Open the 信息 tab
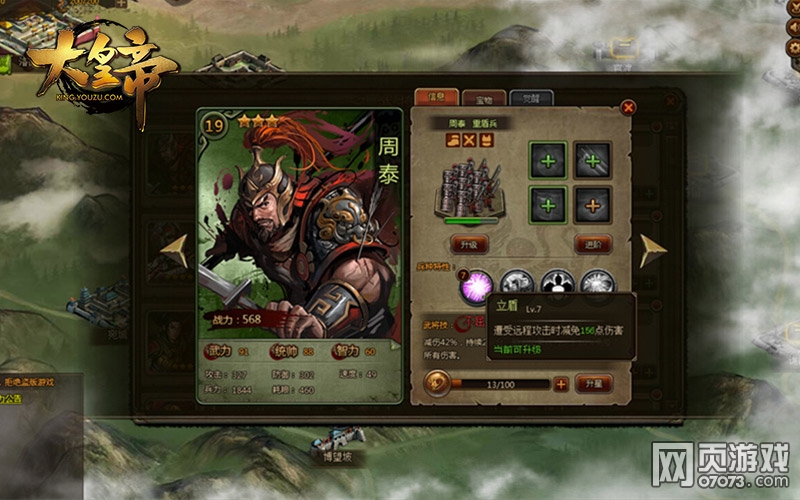Viewport: 800px width, 500px height. (x=437, y=97)
